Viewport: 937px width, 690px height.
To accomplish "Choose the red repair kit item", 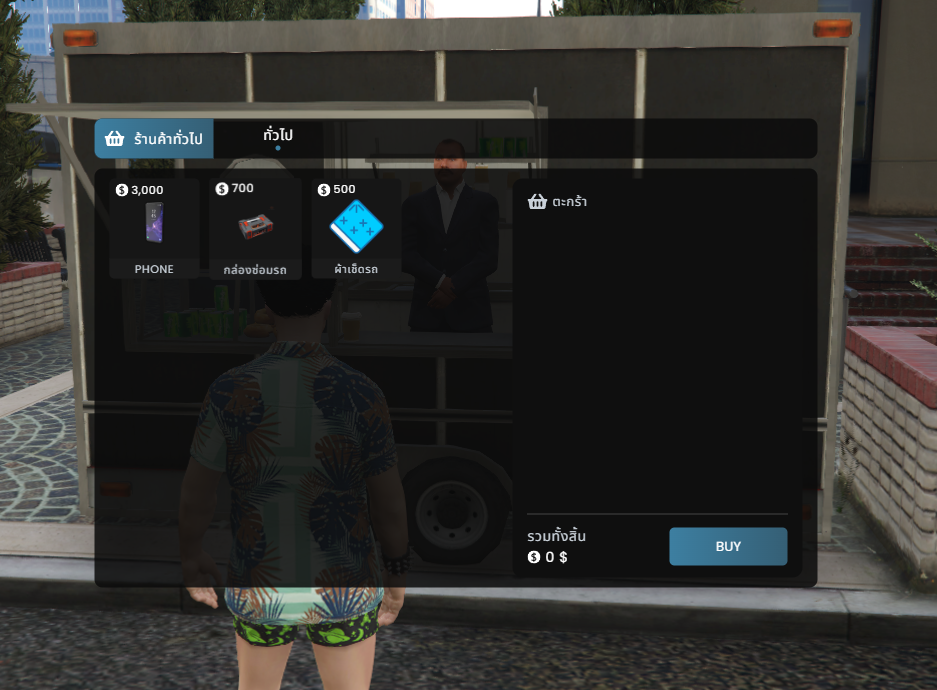I will tap(256, 229).
